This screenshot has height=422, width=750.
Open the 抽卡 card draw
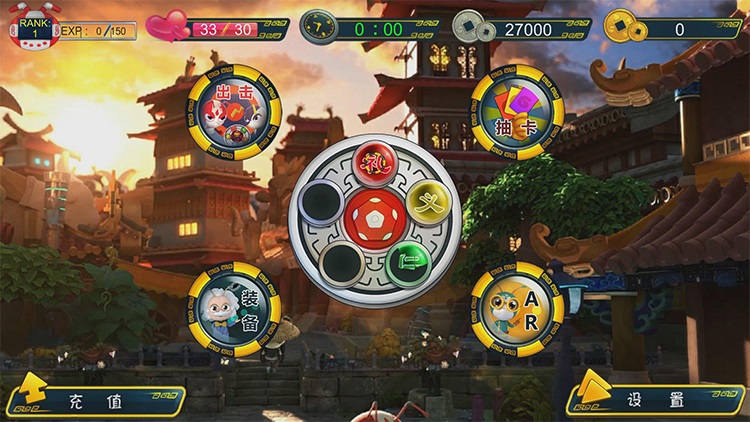coord(517,112)
